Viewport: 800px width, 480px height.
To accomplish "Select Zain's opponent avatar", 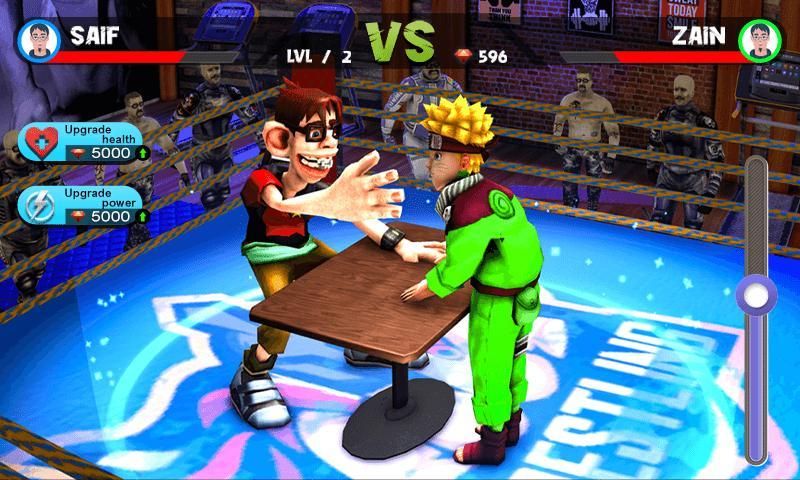I will pos(761,41).
